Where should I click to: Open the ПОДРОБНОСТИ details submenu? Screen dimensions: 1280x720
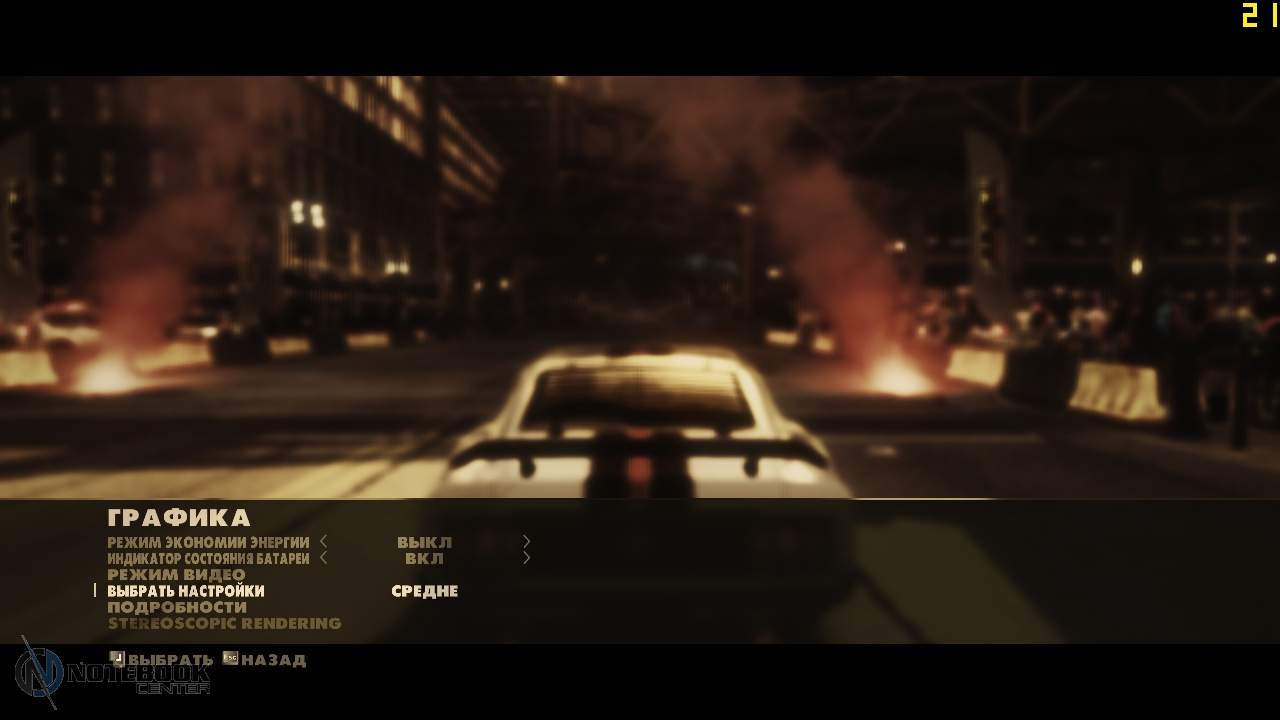(177, 607)
